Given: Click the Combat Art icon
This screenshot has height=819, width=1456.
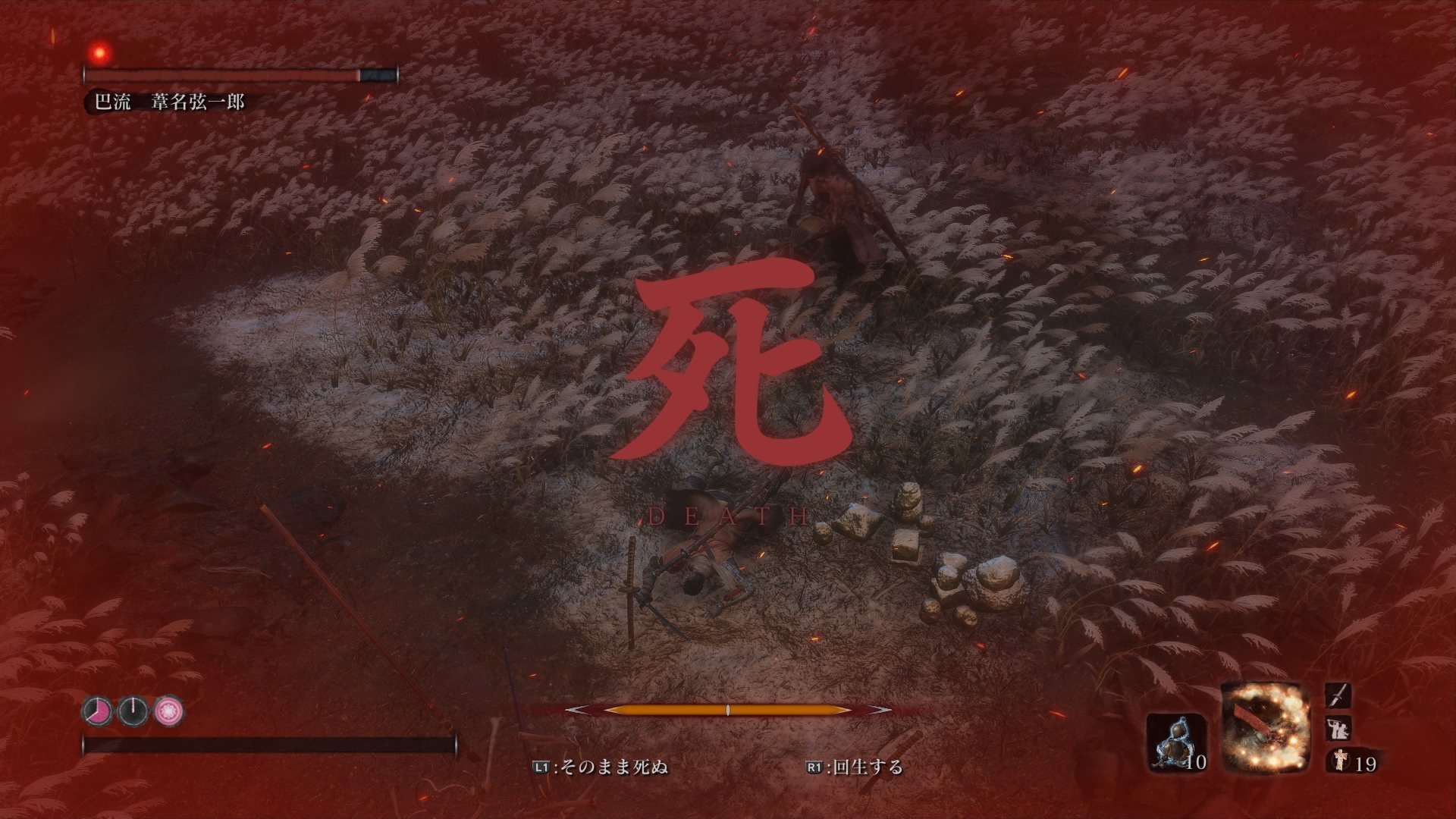Looking at the screenshot, I should click(x=1338, y=730).
